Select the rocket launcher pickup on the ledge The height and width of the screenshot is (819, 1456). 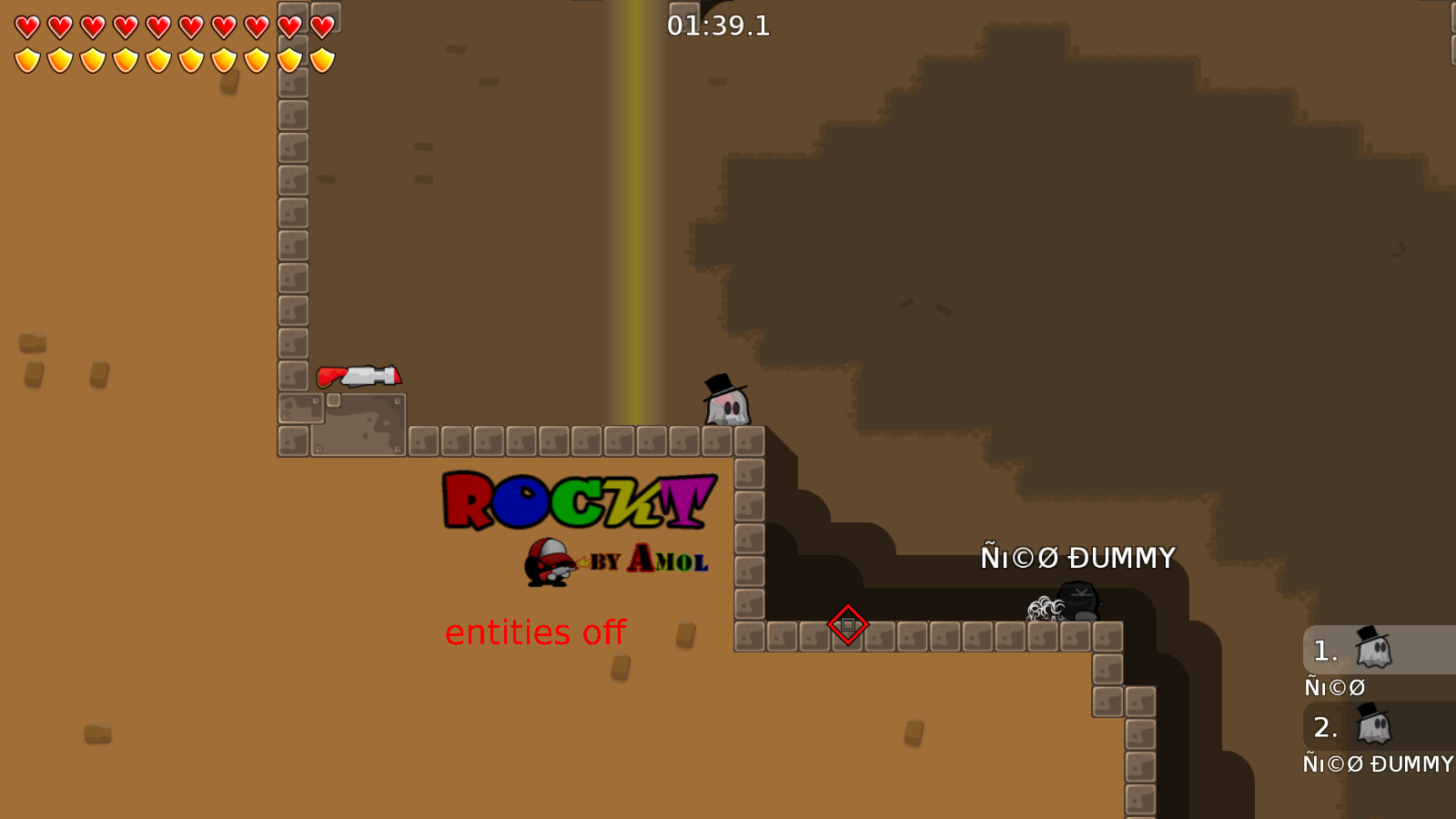tap(362, 373)
